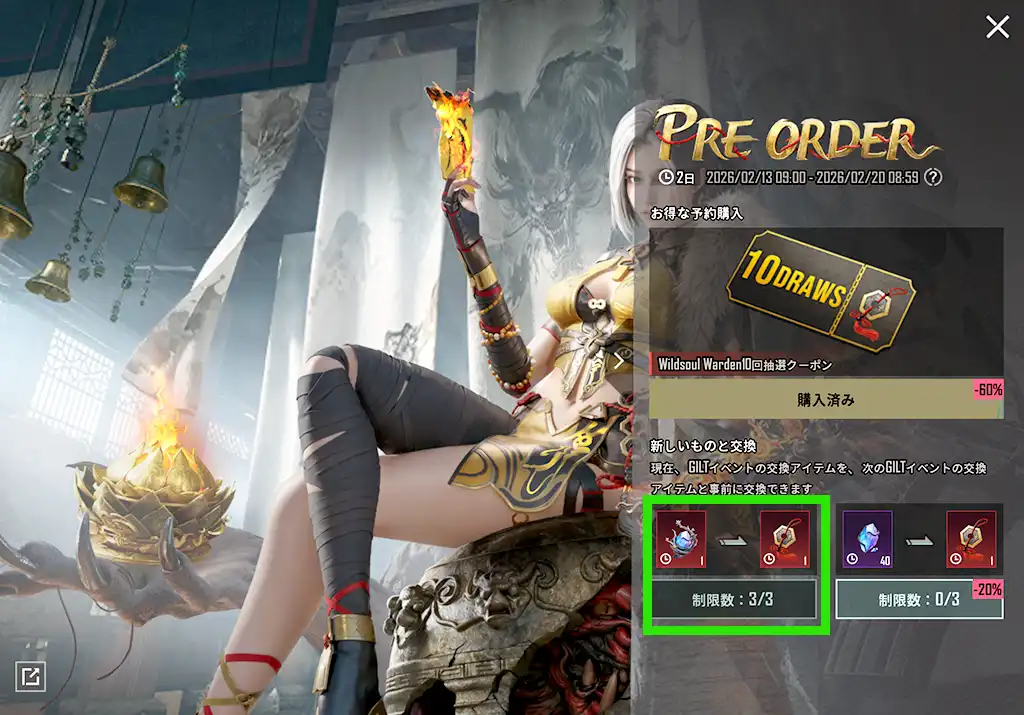This screenshot has width=1024, height=715.
Task: Open the help question mark icon
Action: 933,177
